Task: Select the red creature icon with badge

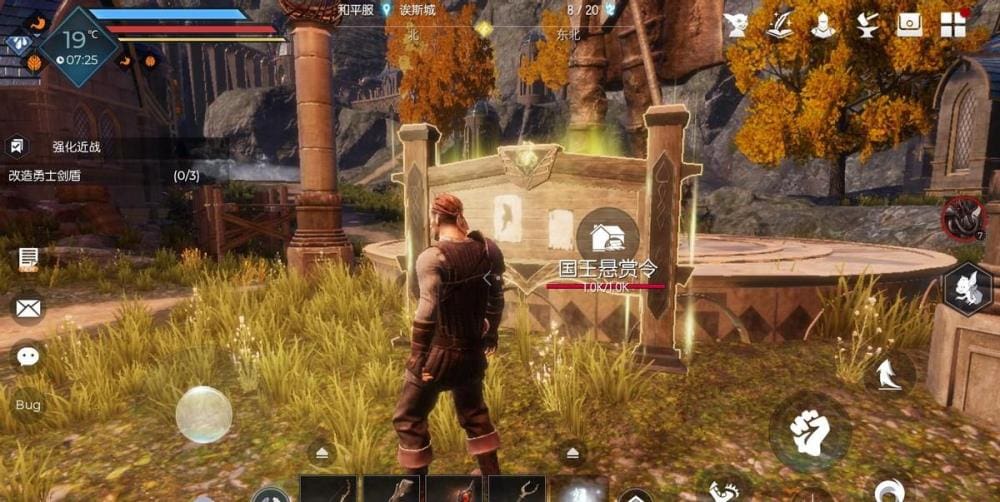Action: point(964,218)
